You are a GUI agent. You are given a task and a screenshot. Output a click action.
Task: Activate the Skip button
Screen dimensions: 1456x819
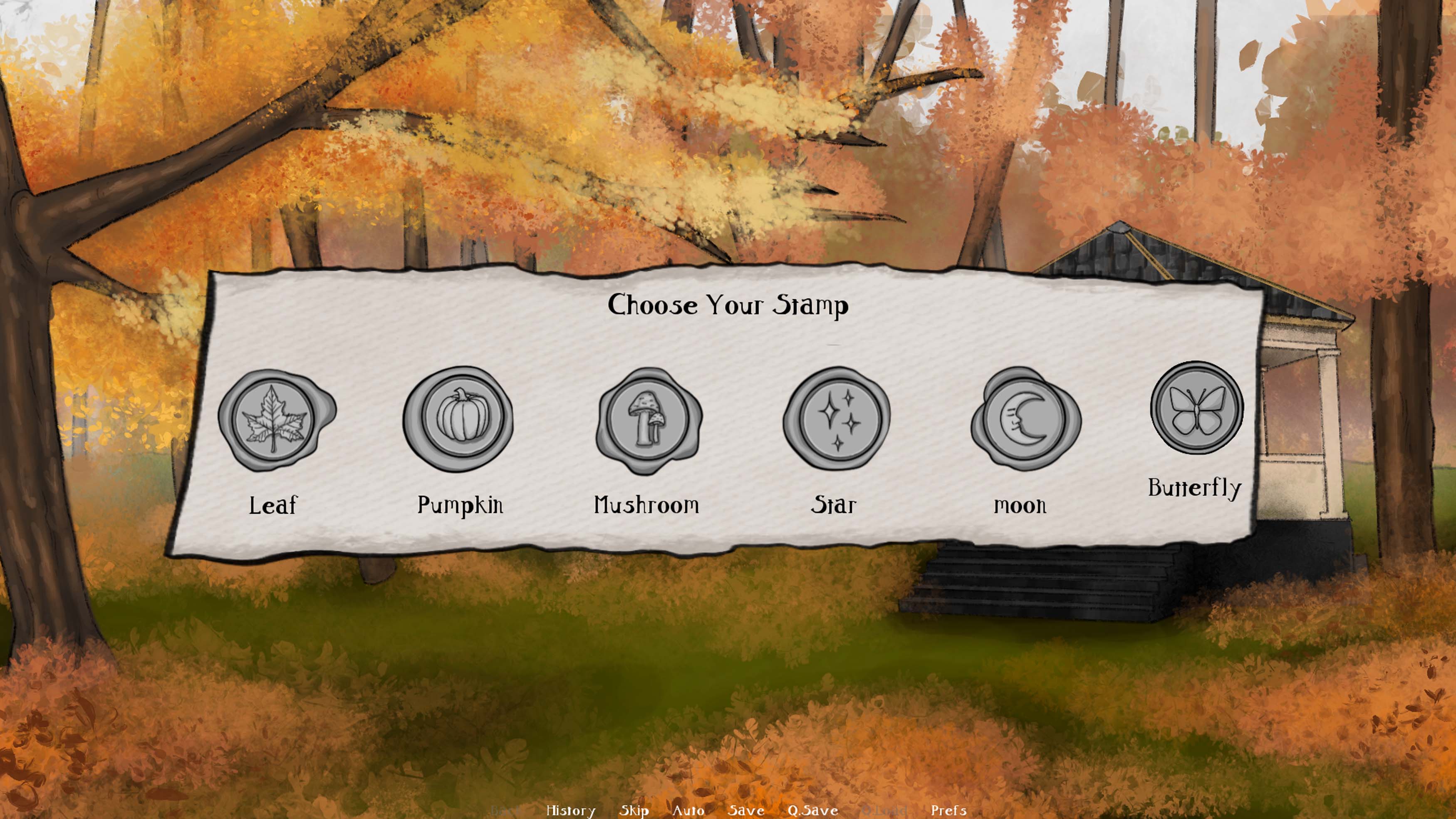(x=634, y=810)
